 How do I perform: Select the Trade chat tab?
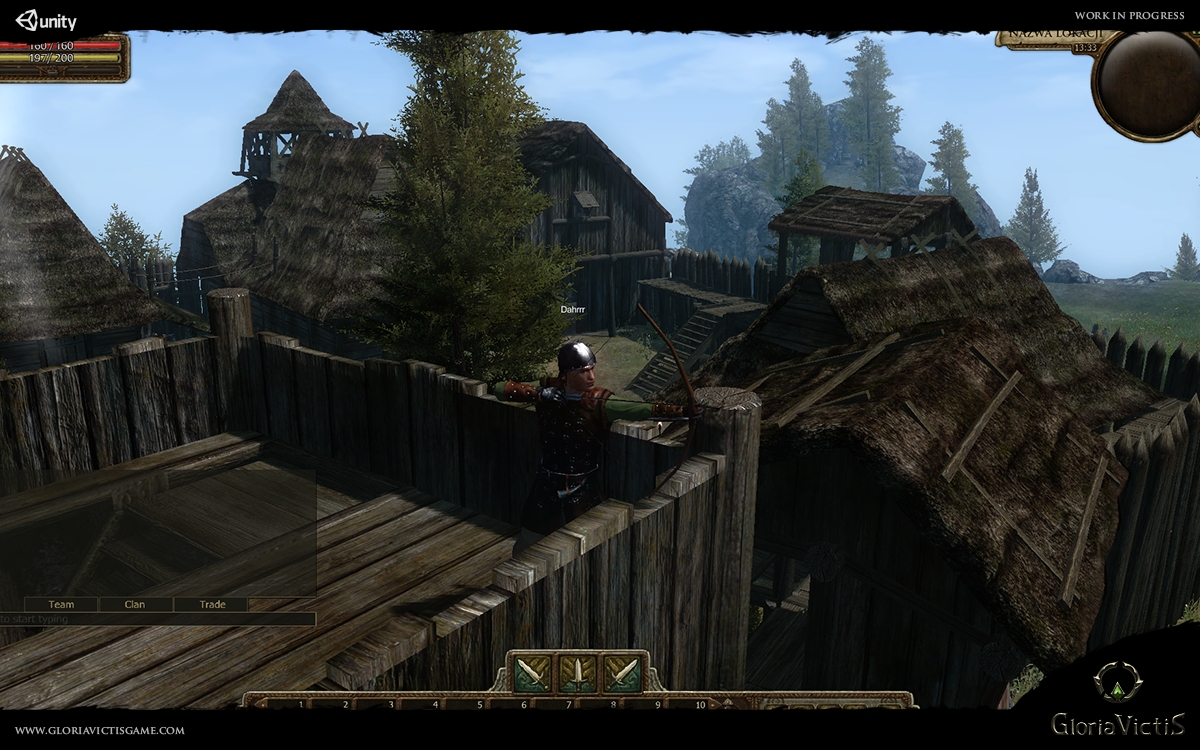pyautogui.click(x=212, y=604)
